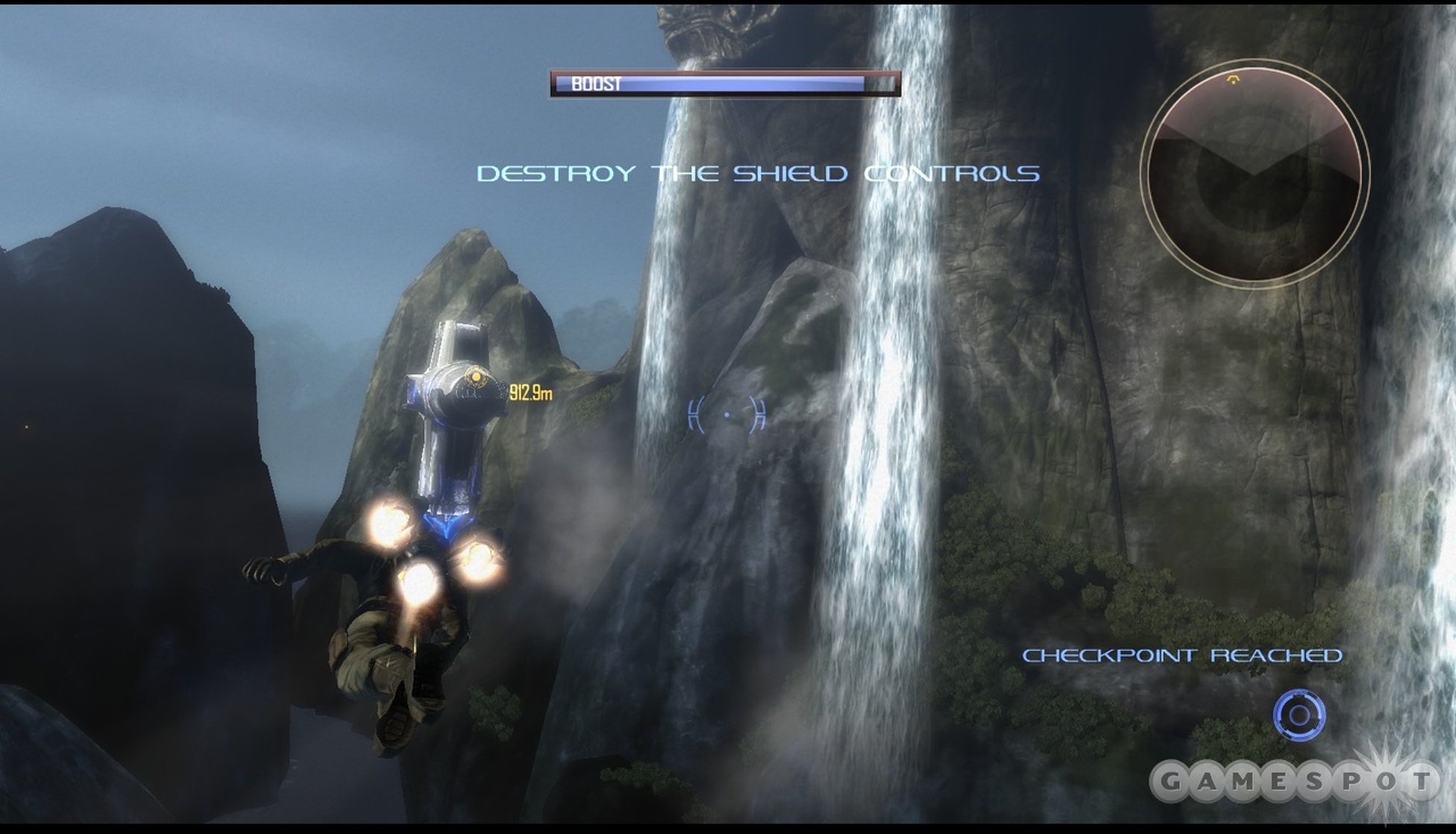1456x834 pixels.
Task: Click the 912.9m objective waypoint marker
Action: coord(474,378)
